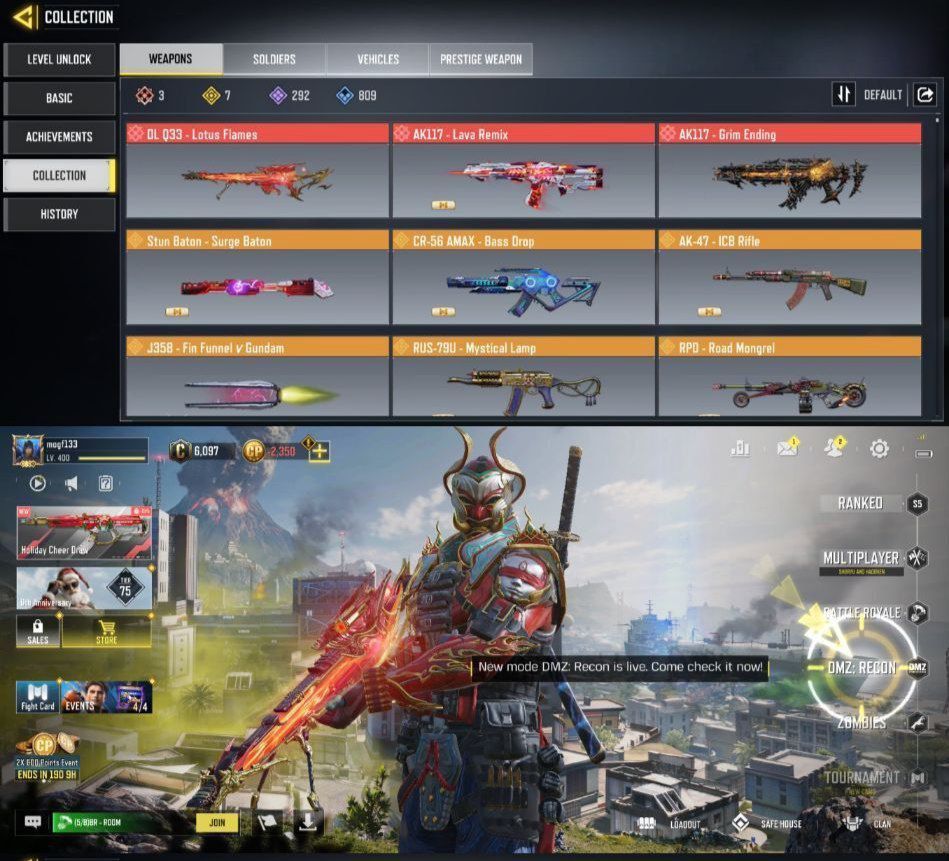Go back using the Collection arrow
The height and width of the screenshot is (861, 949).
[x=24, y=17]
